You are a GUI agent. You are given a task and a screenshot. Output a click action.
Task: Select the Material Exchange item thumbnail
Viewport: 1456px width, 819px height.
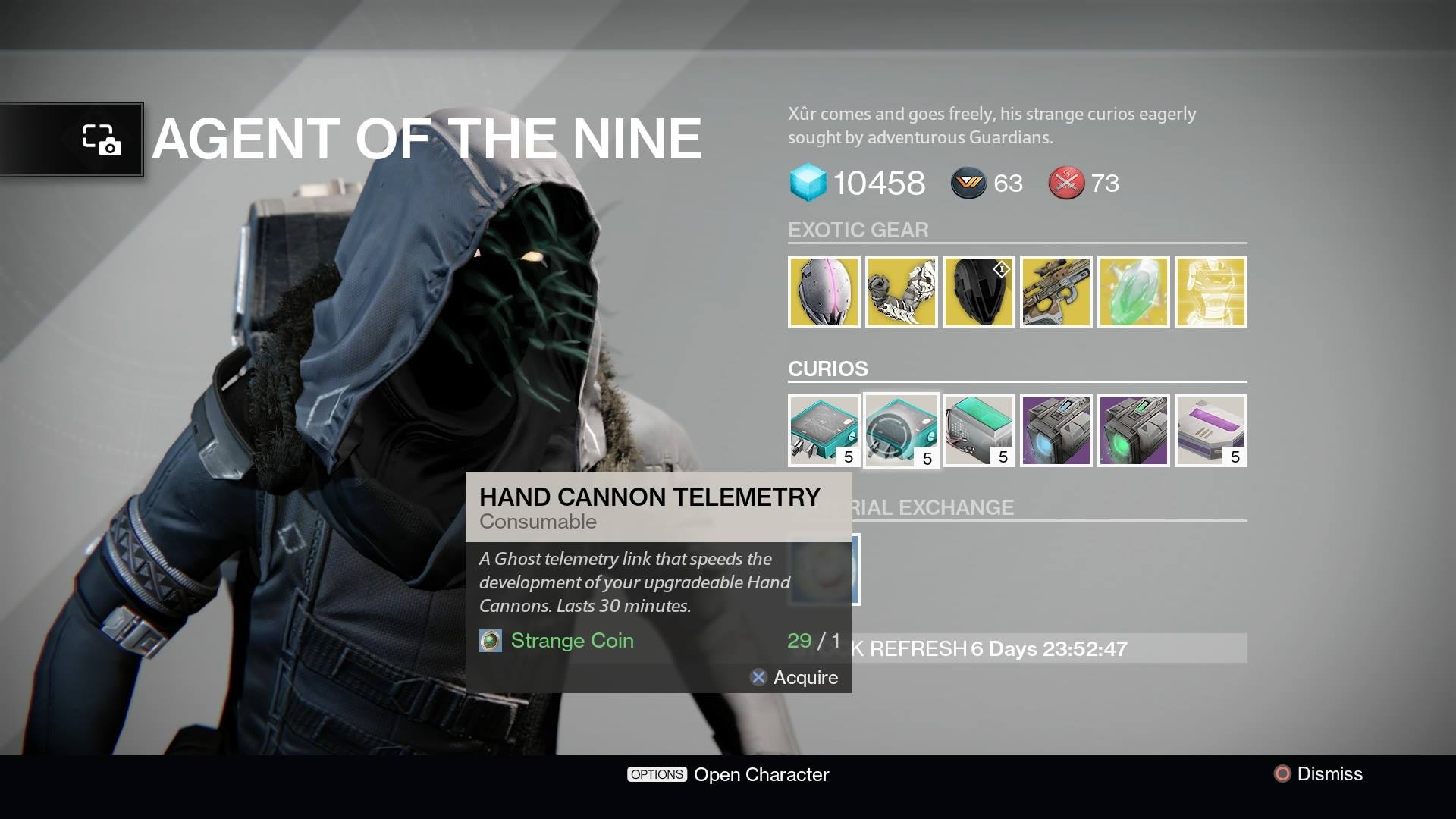(x=824, y=570)
